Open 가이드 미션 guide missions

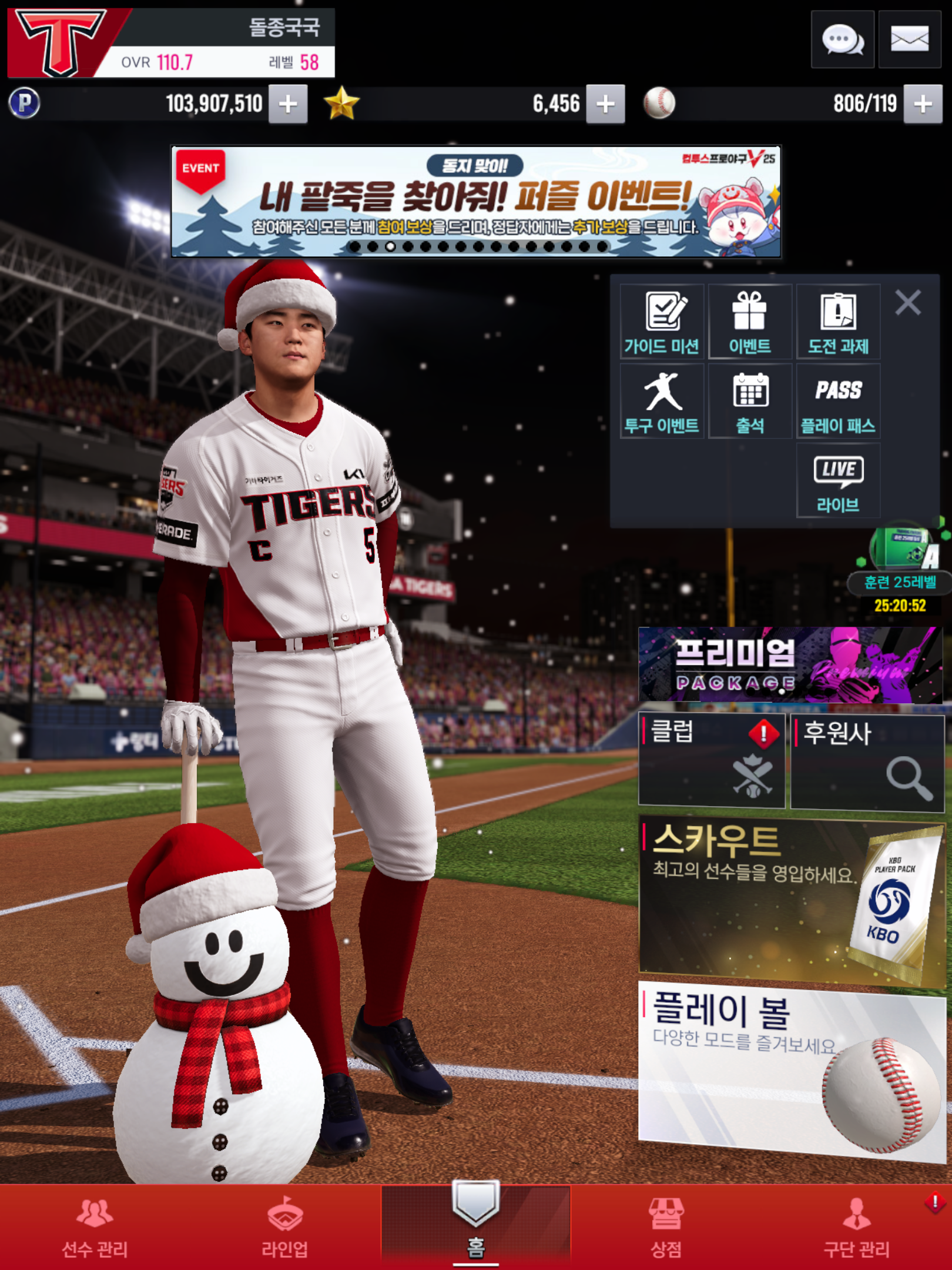(662, 322)
